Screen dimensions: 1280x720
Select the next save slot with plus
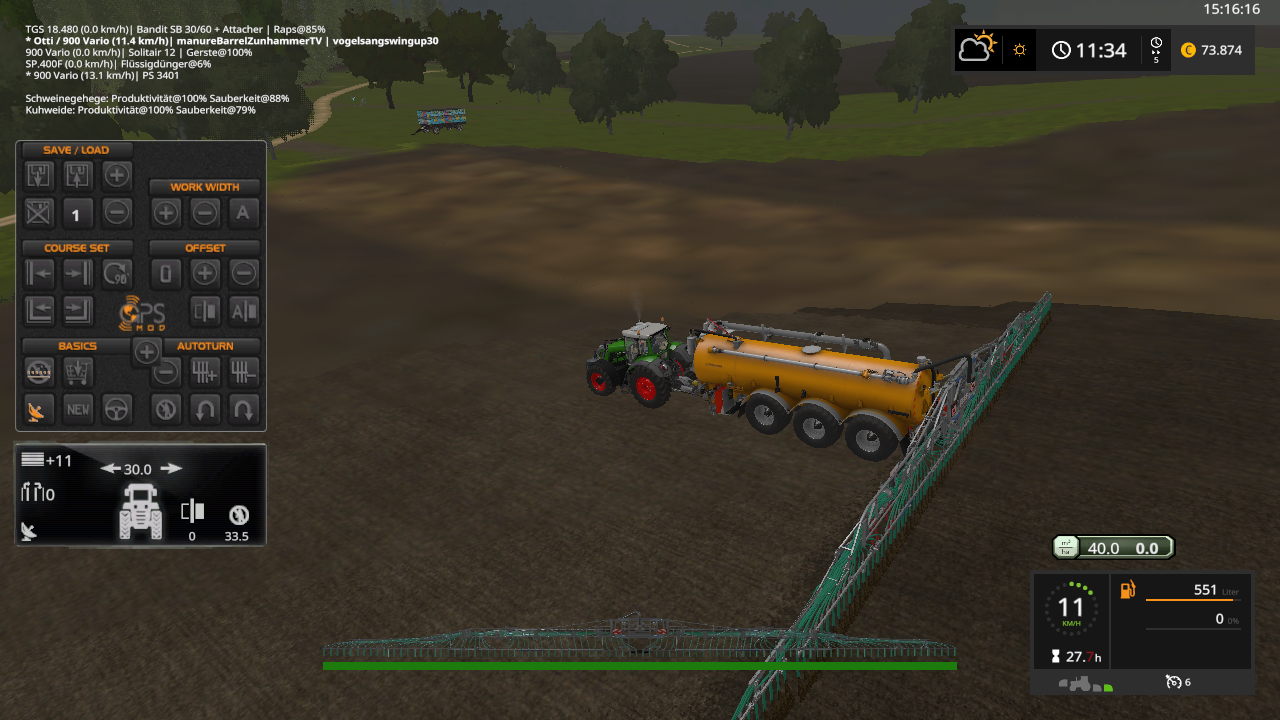click(x=117, y=176)
